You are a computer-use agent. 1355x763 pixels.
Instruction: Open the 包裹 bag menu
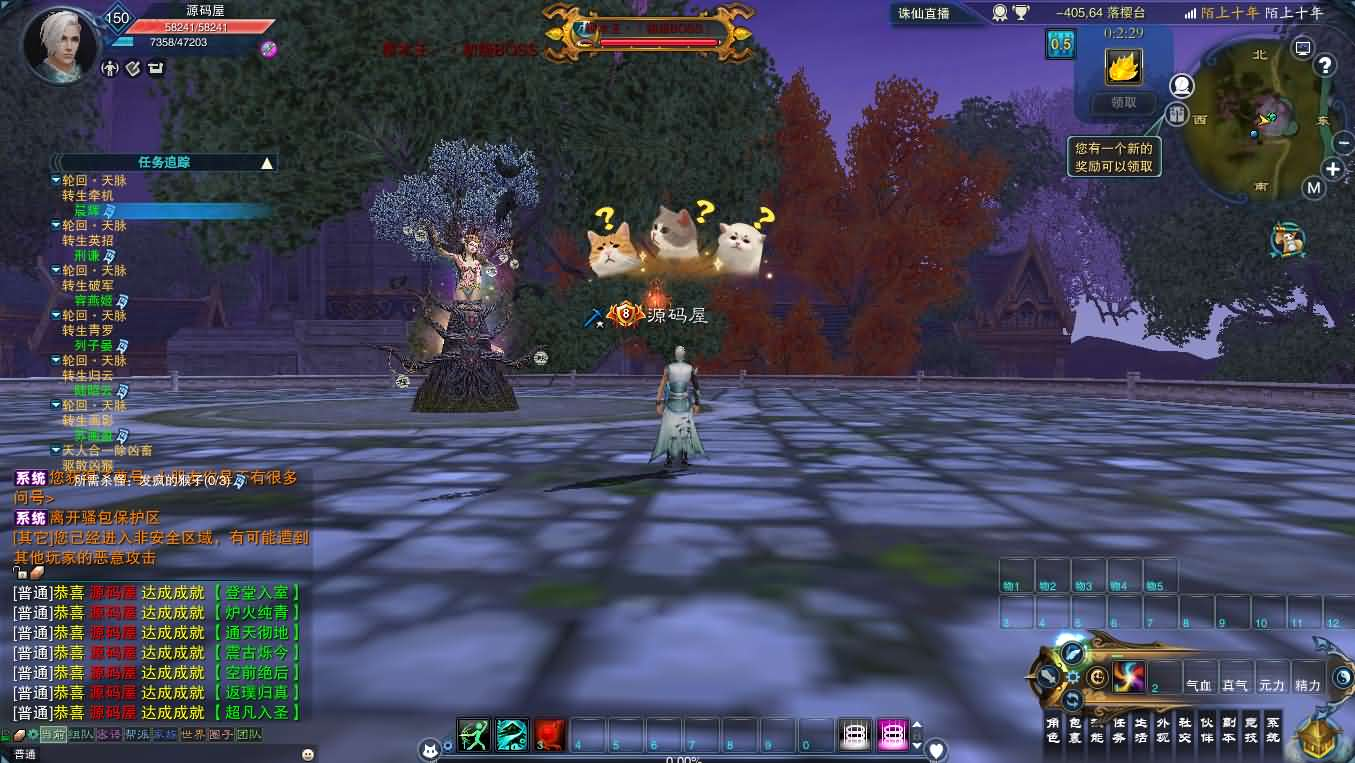[1075, 729]
